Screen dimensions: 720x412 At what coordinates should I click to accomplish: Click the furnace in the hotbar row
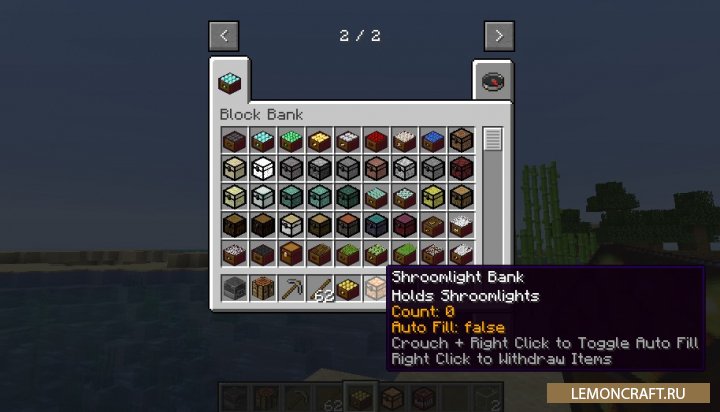234,289
